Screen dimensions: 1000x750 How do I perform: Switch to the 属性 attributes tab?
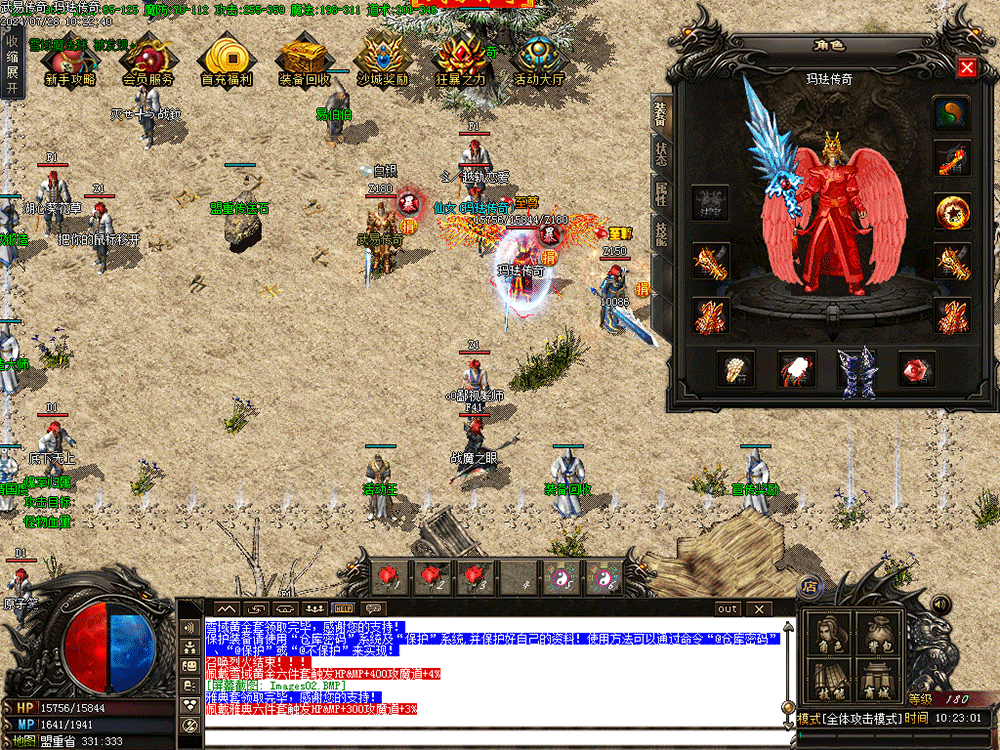pyautogui.click(x=661, y=194)
